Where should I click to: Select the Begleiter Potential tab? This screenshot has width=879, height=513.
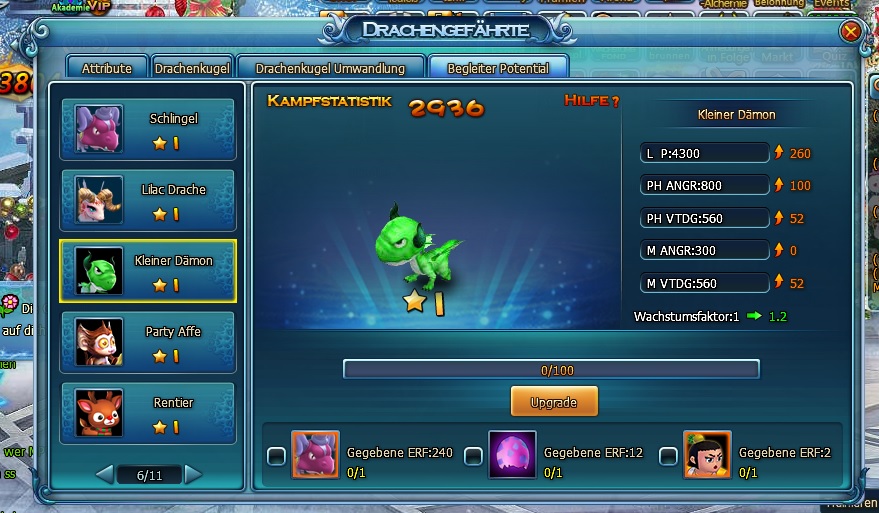[498, 68]
